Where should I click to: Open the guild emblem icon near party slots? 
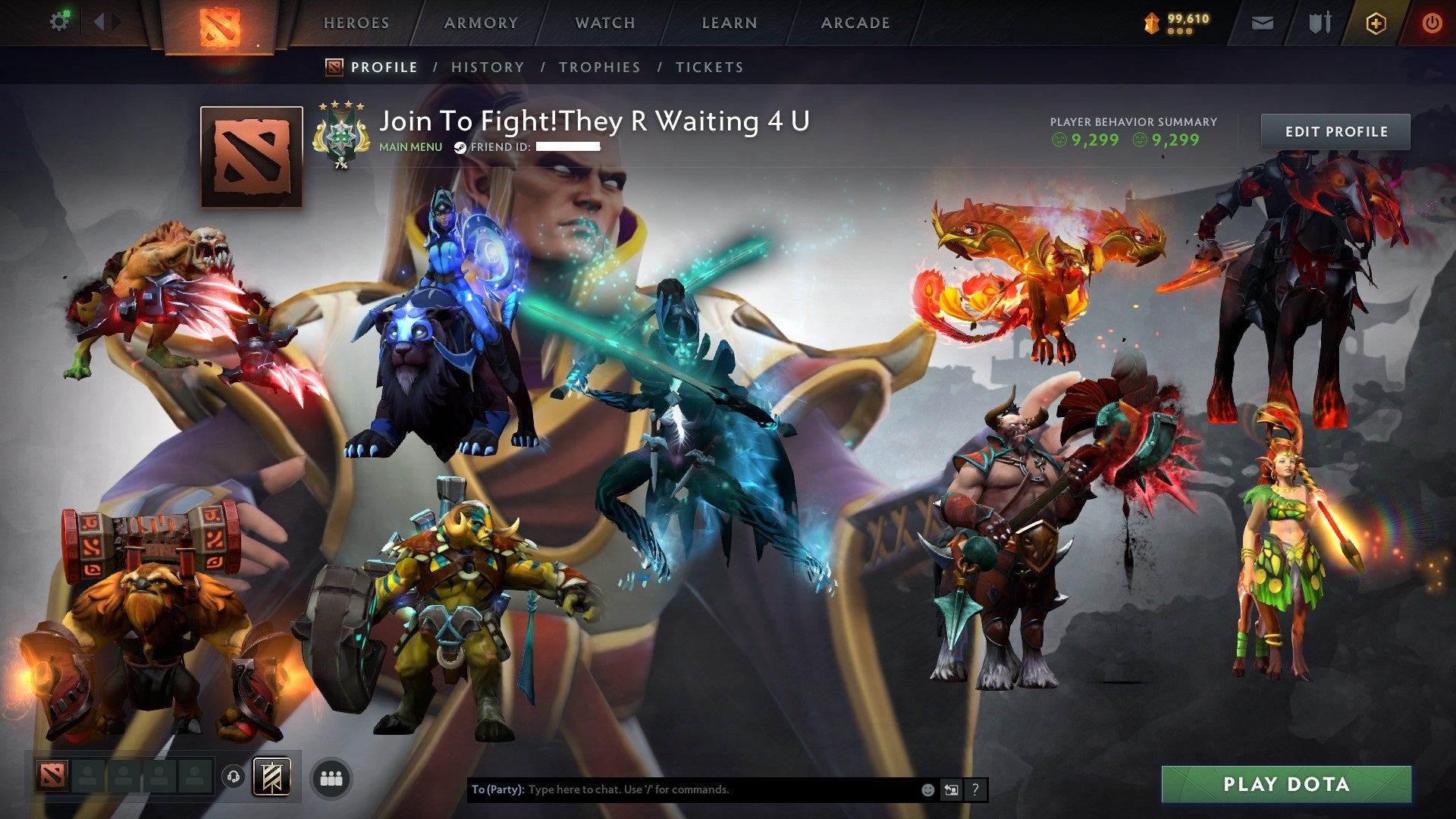pyautogui.click(x=271, y=777)
